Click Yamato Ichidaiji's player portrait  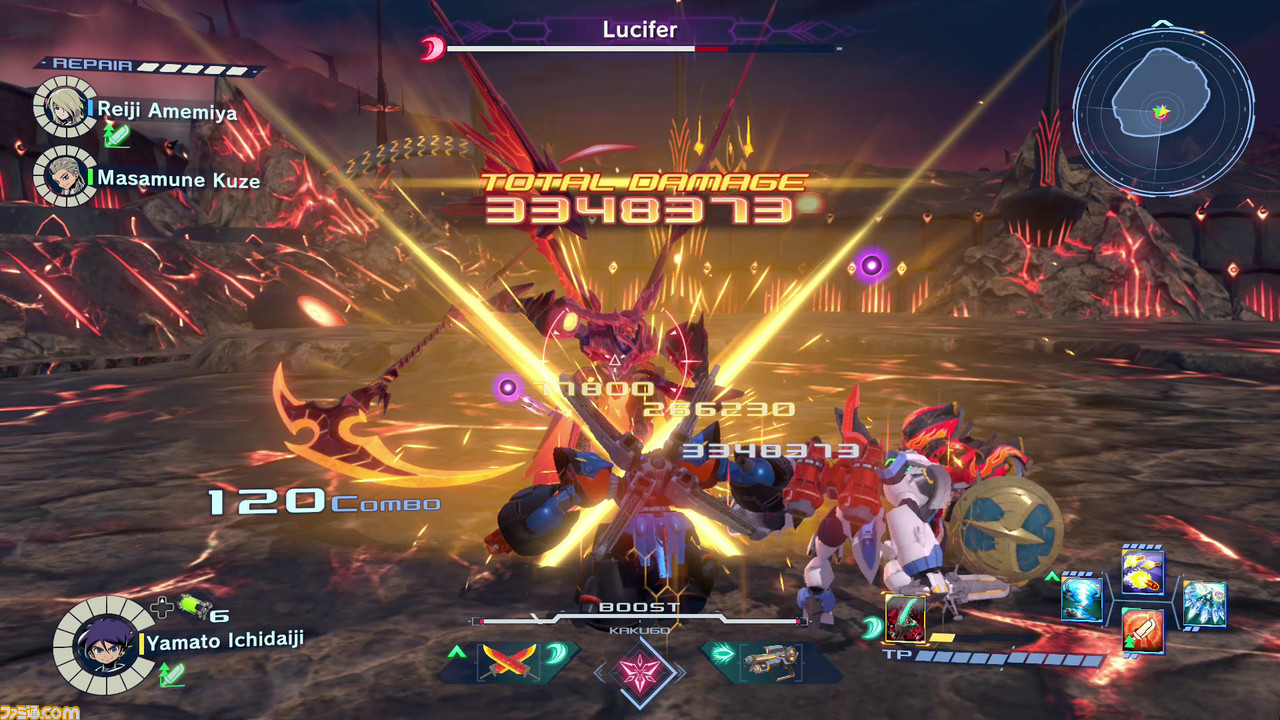point(103,645)
